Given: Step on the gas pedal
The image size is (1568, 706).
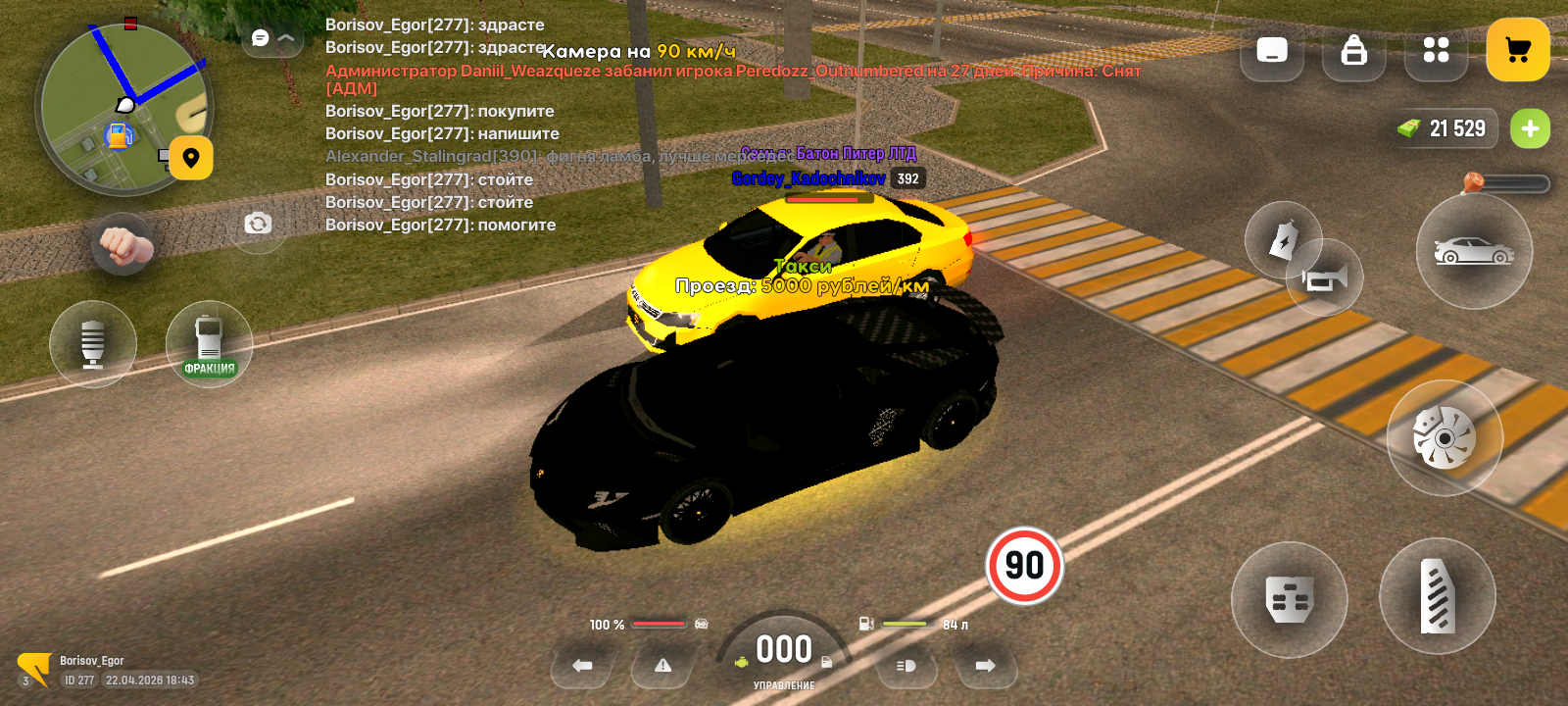Looking at the screenshot, I should [x=1438, y=596].
